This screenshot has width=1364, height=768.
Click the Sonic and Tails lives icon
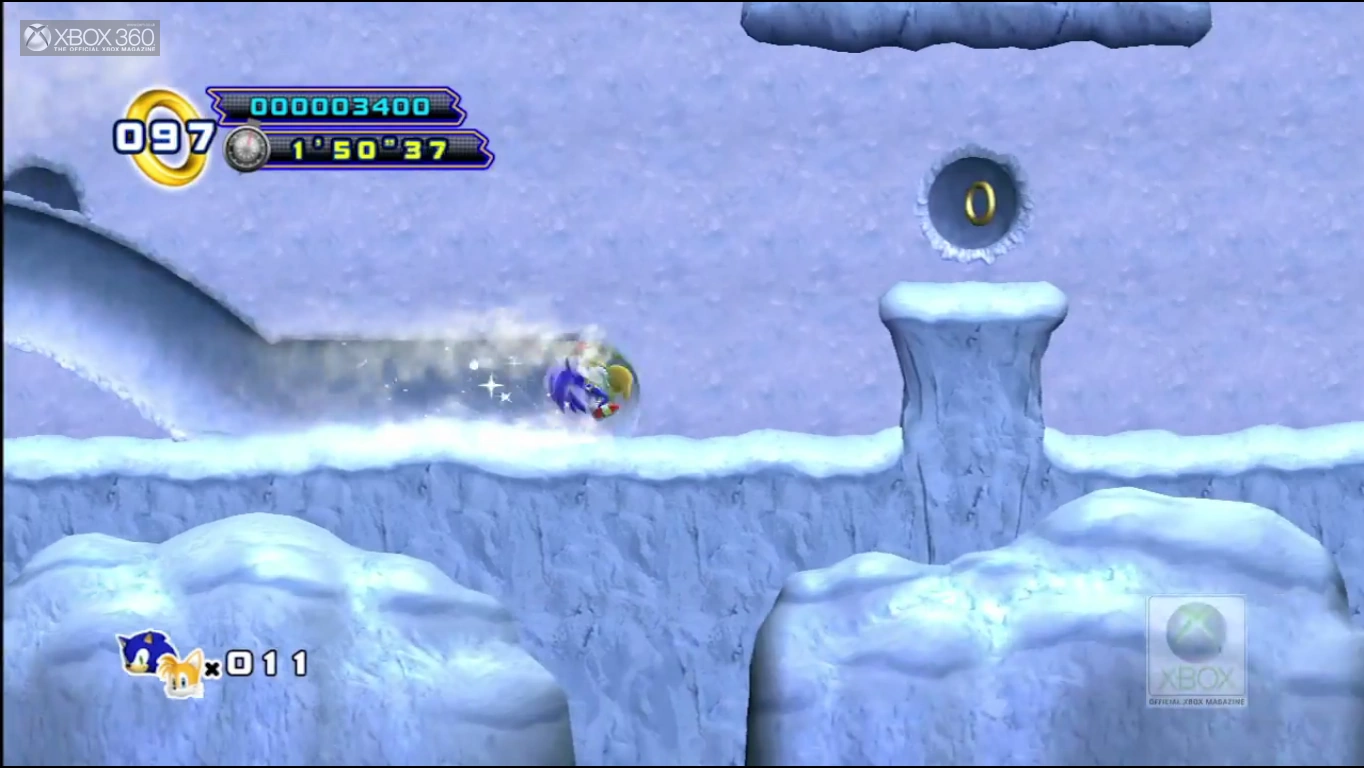click(161, 663)
